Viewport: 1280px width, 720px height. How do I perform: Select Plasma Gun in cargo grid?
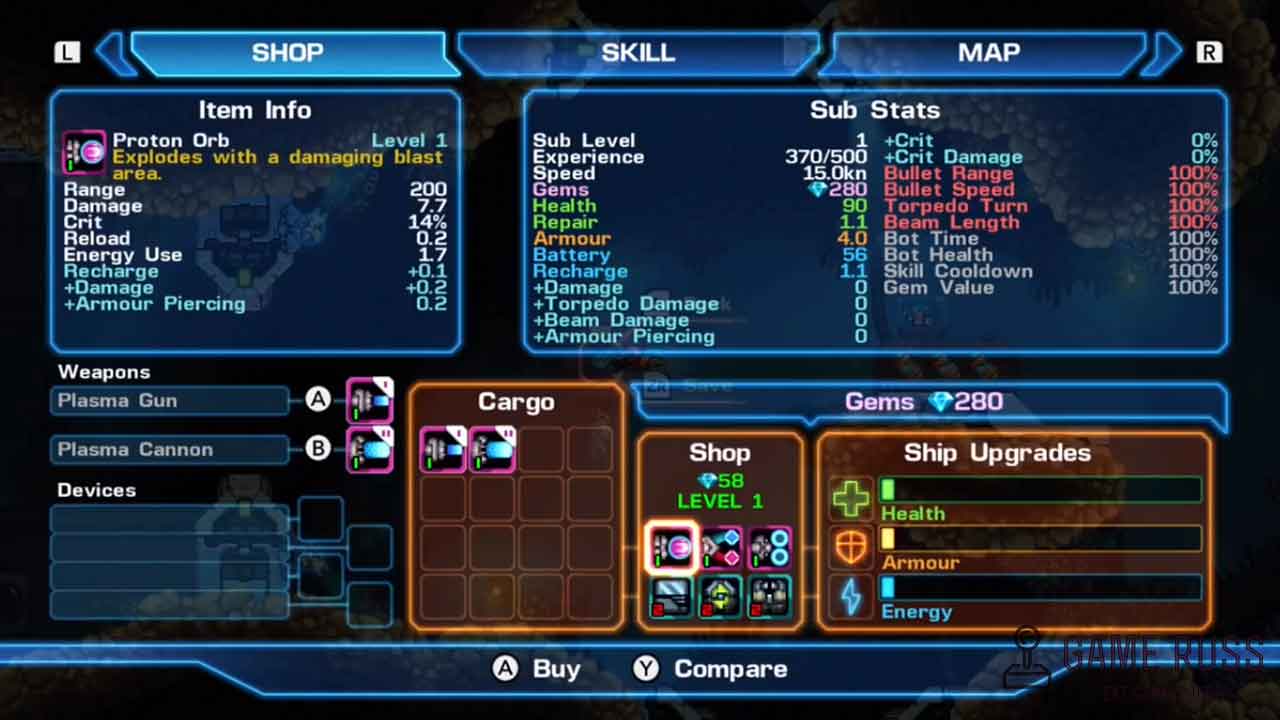click(x=443, y=449)
